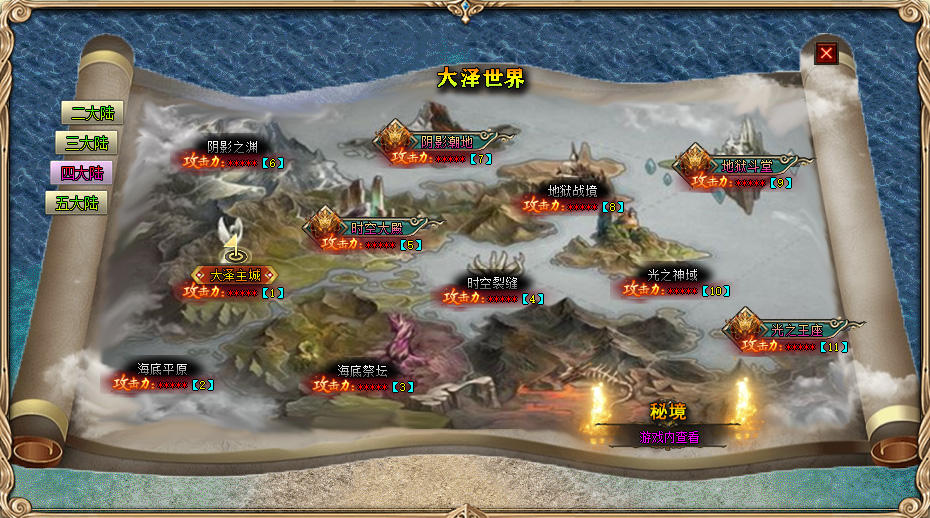The image size is (930, 518).
Task: Select the 海底平原 map location
Action: click(162, 368)
